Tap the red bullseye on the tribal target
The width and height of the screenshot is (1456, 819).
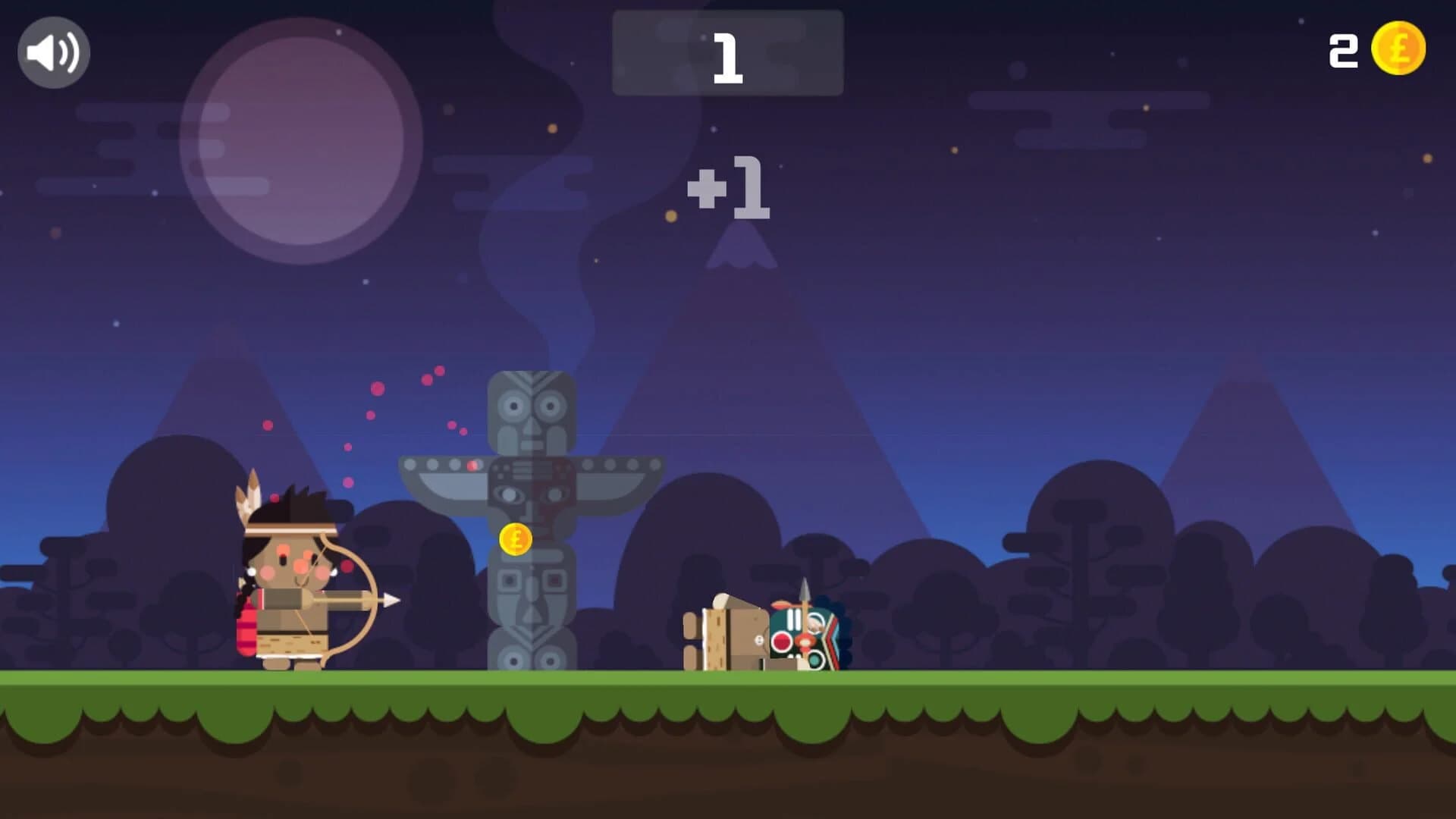[x=783, y=641]
